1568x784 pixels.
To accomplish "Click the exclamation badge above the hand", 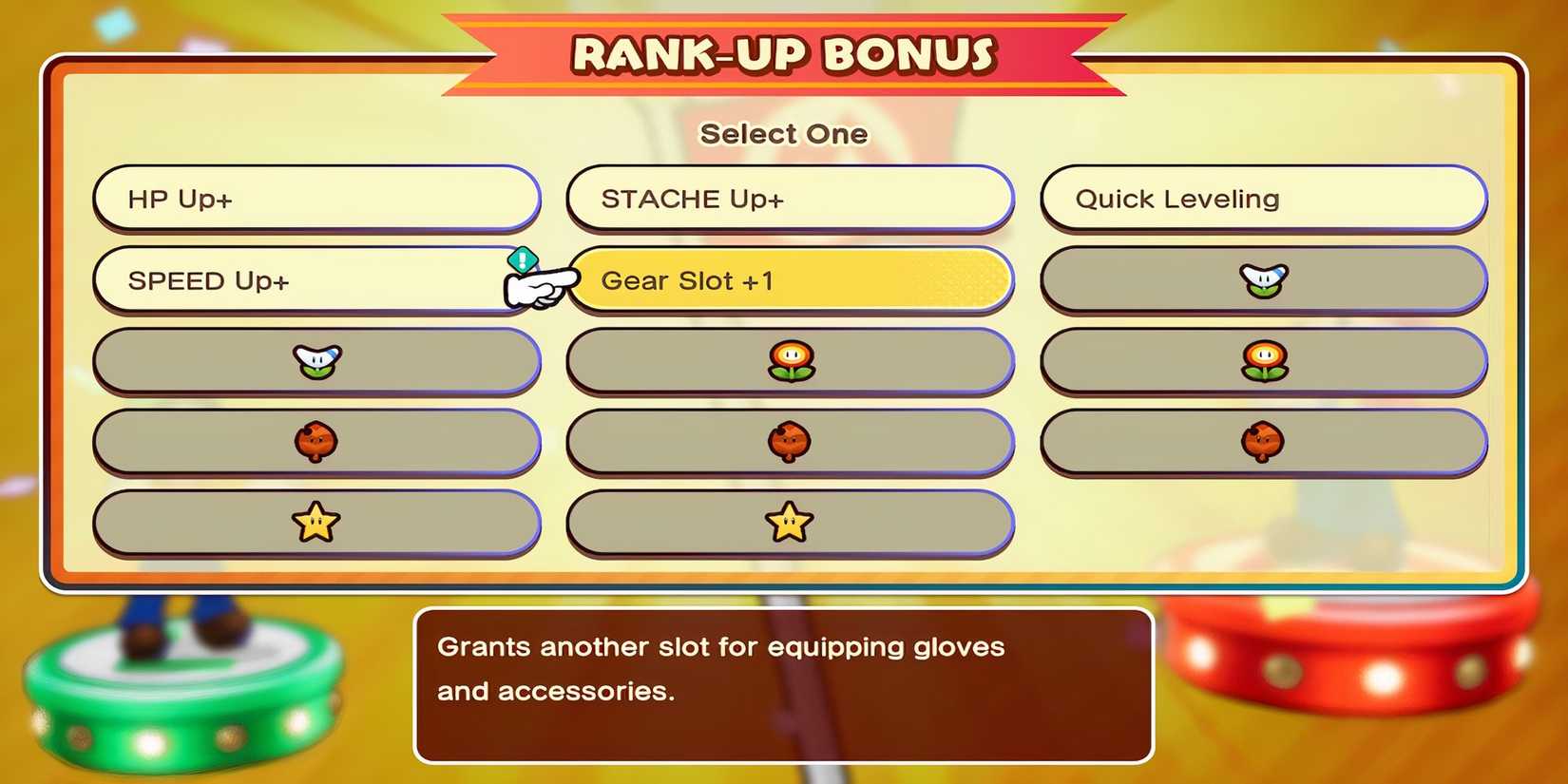I will [521, 258].
